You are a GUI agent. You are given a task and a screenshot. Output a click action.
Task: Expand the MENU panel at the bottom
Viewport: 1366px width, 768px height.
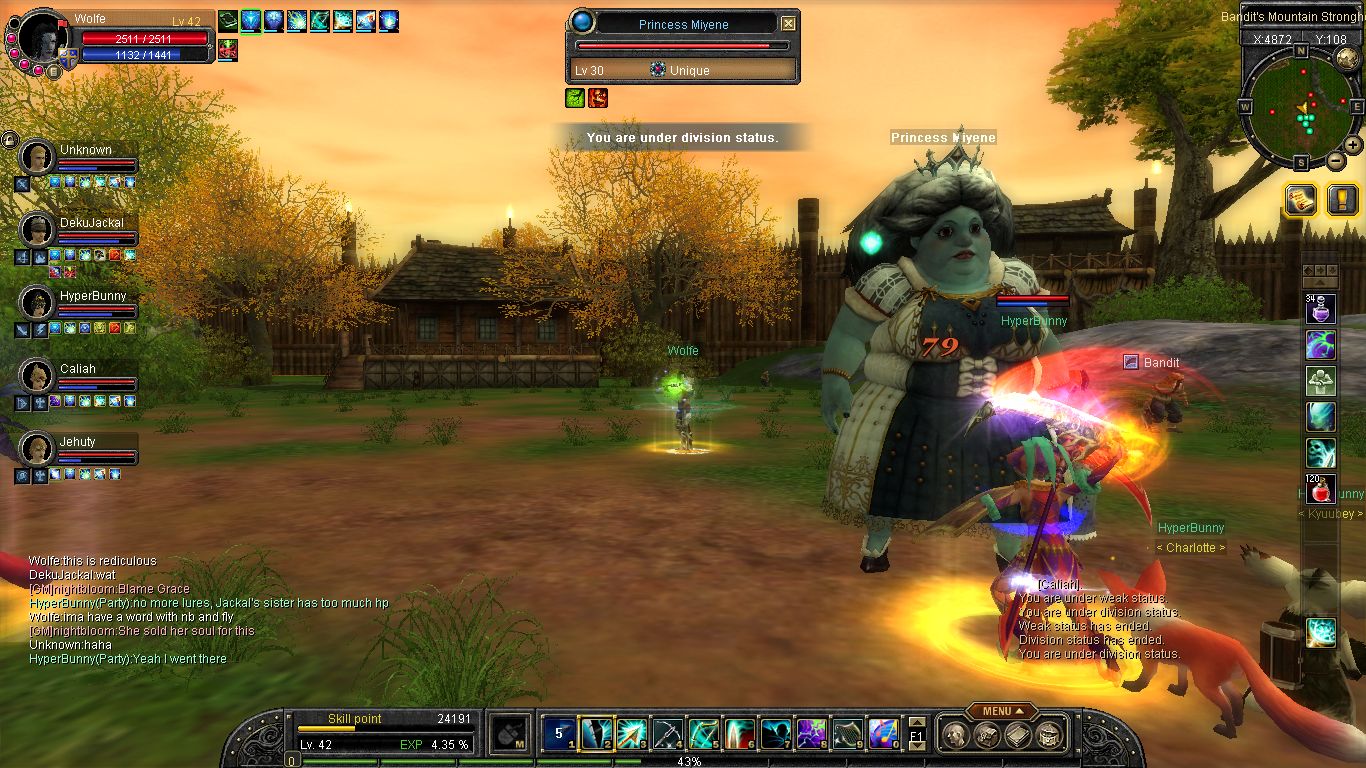pos(1001,711)
